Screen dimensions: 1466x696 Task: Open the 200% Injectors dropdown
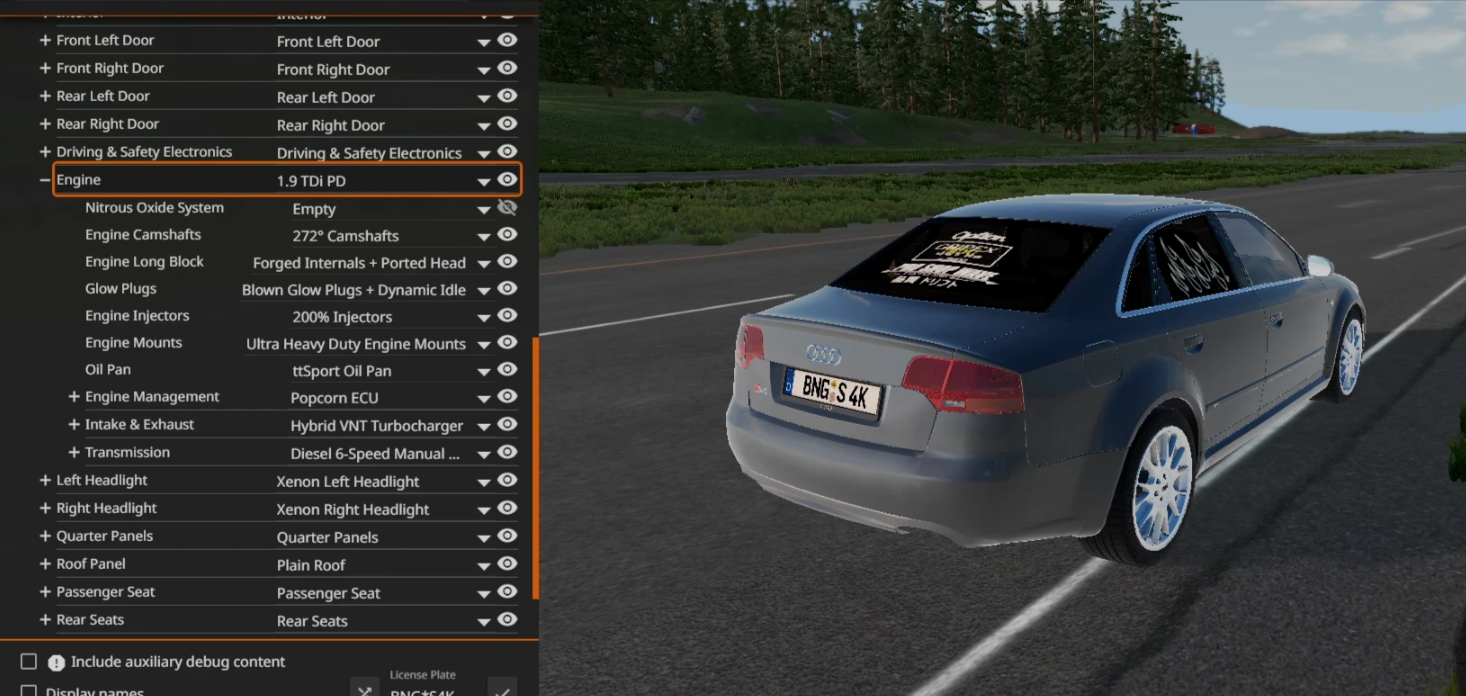[484, 317]
